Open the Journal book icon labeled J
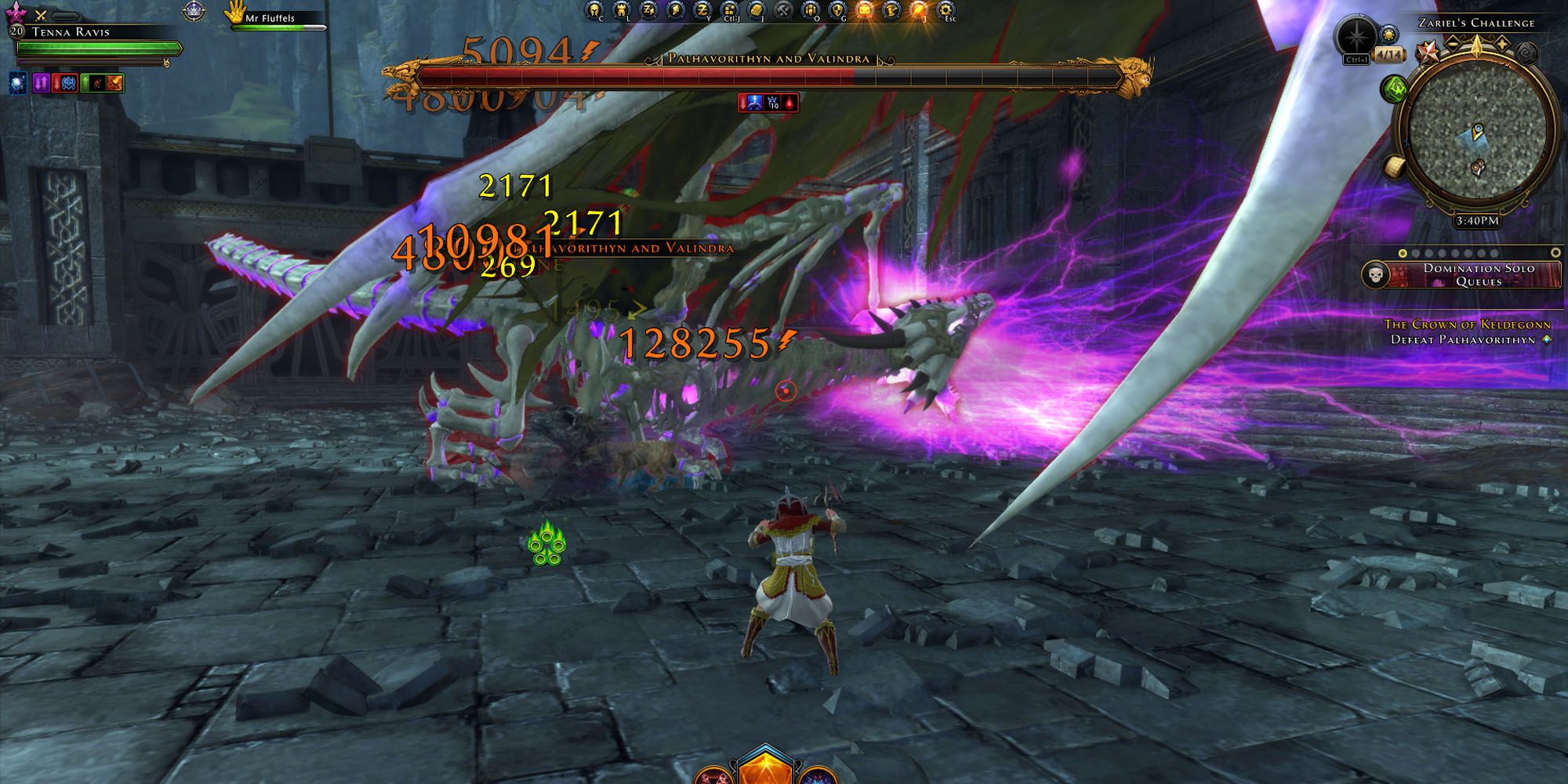 pyautogui.click(x=757, y=10)
